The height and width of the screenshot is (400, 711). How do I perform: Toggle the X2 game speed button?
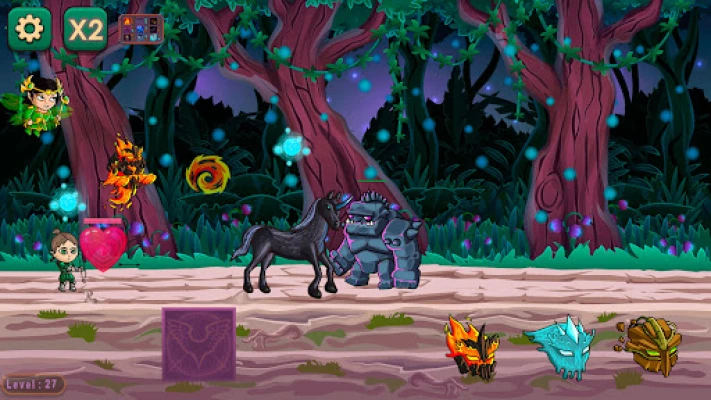85,29
